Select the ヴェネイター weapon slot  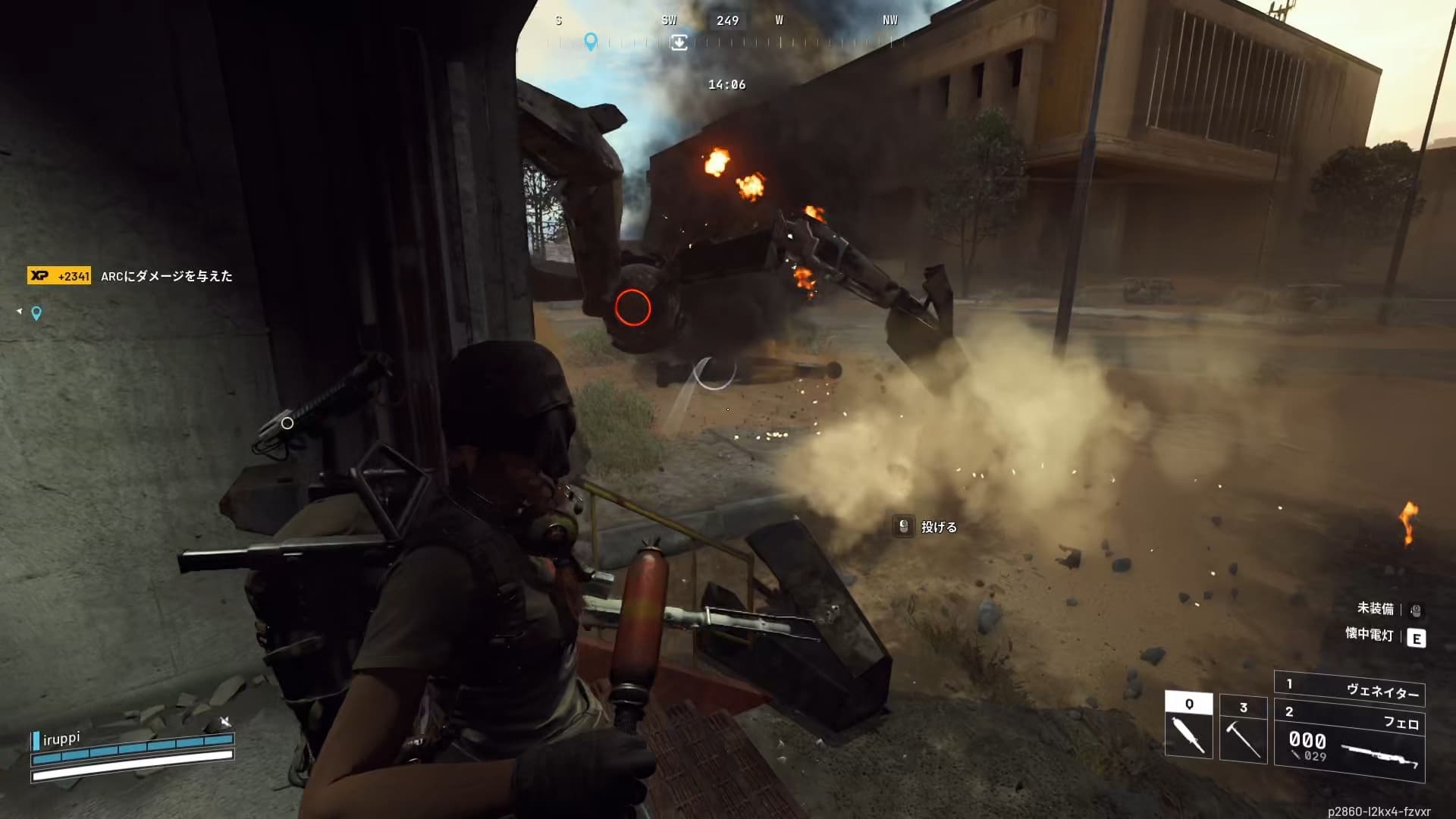(1350, 689)
